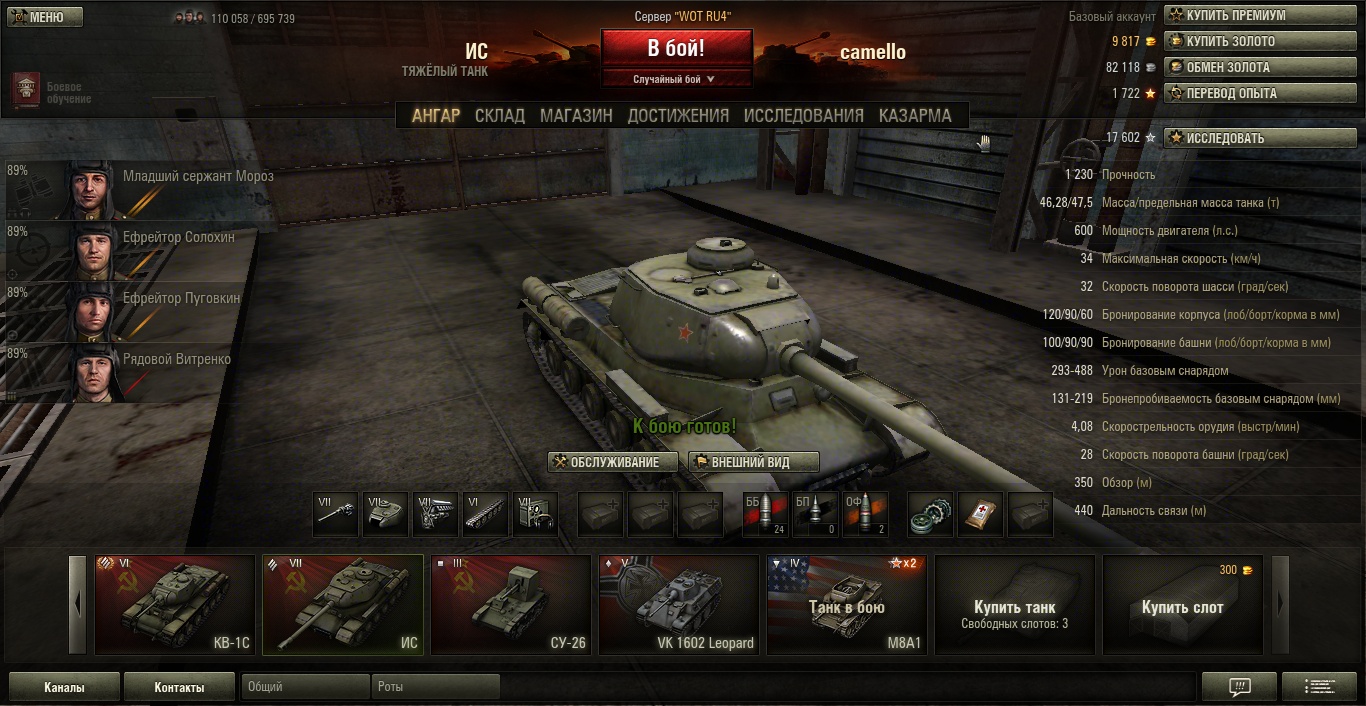Open the Каналы chat channels button
1366x706 pixels.
pyautogui.click(x=64, y=687)
